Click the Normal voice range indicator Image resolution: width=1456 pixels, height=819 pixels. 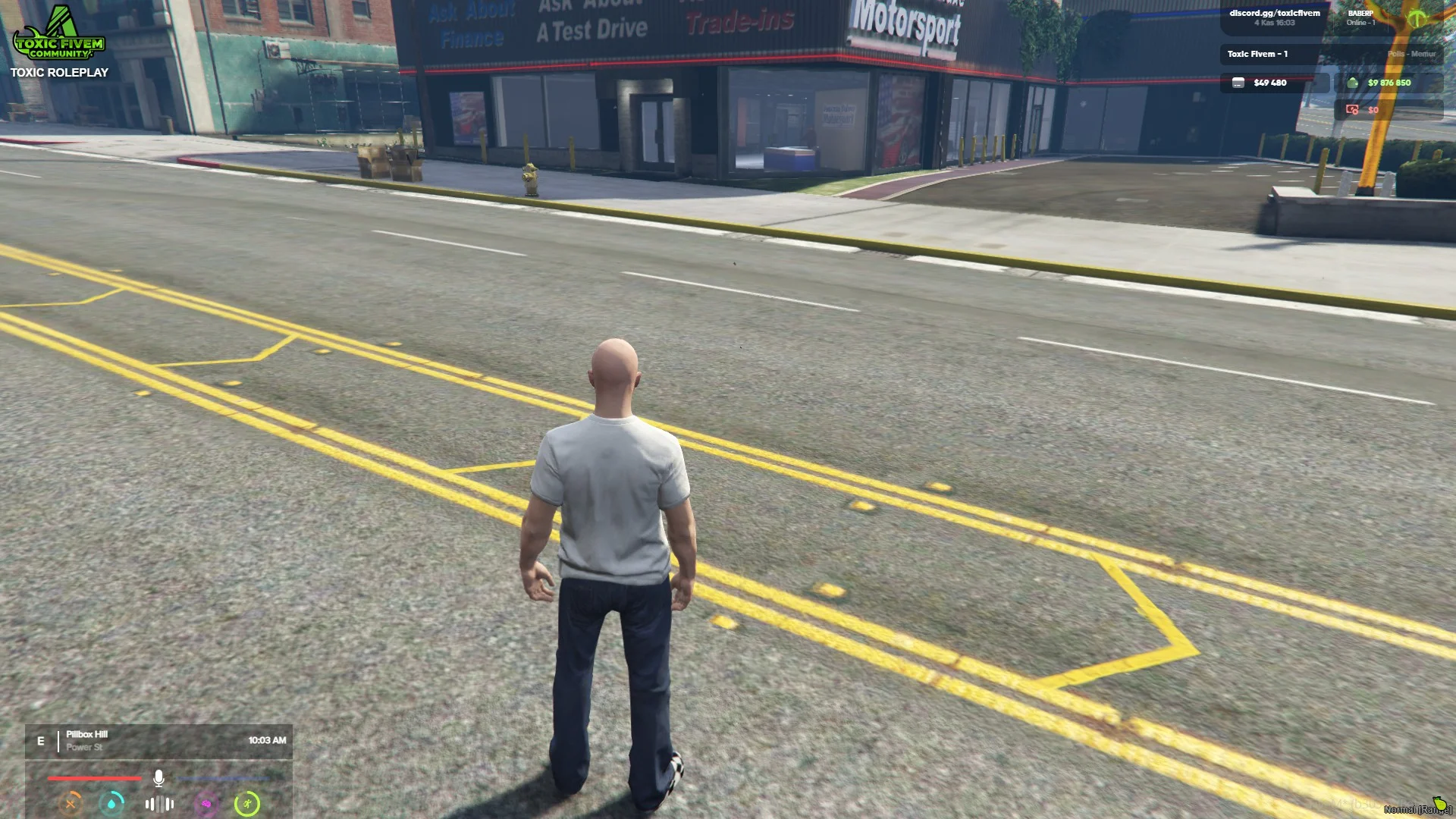click(x=1416, y=808)
